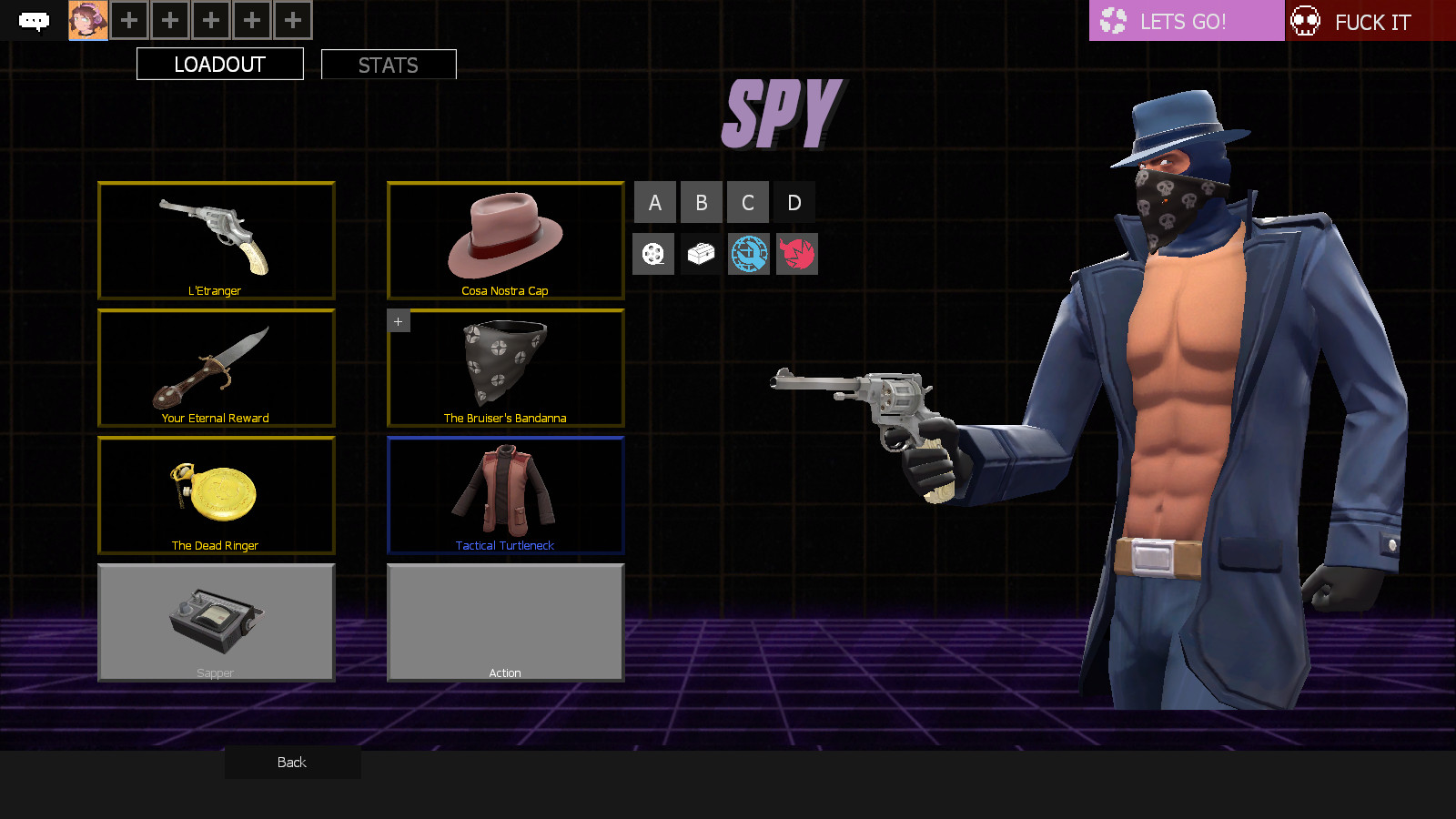Image resolution: width=1456 pixels, height=819 pixels.
Task: Click the film reel replay icon
Action: pyautogui.click(x=653, y=254)
